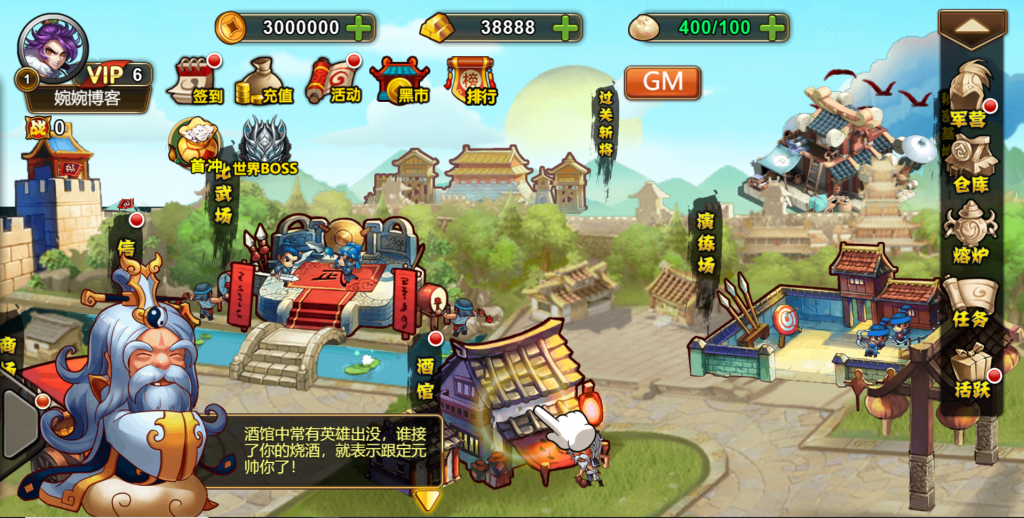Show the 排行 ranking board

pos(472,80)
